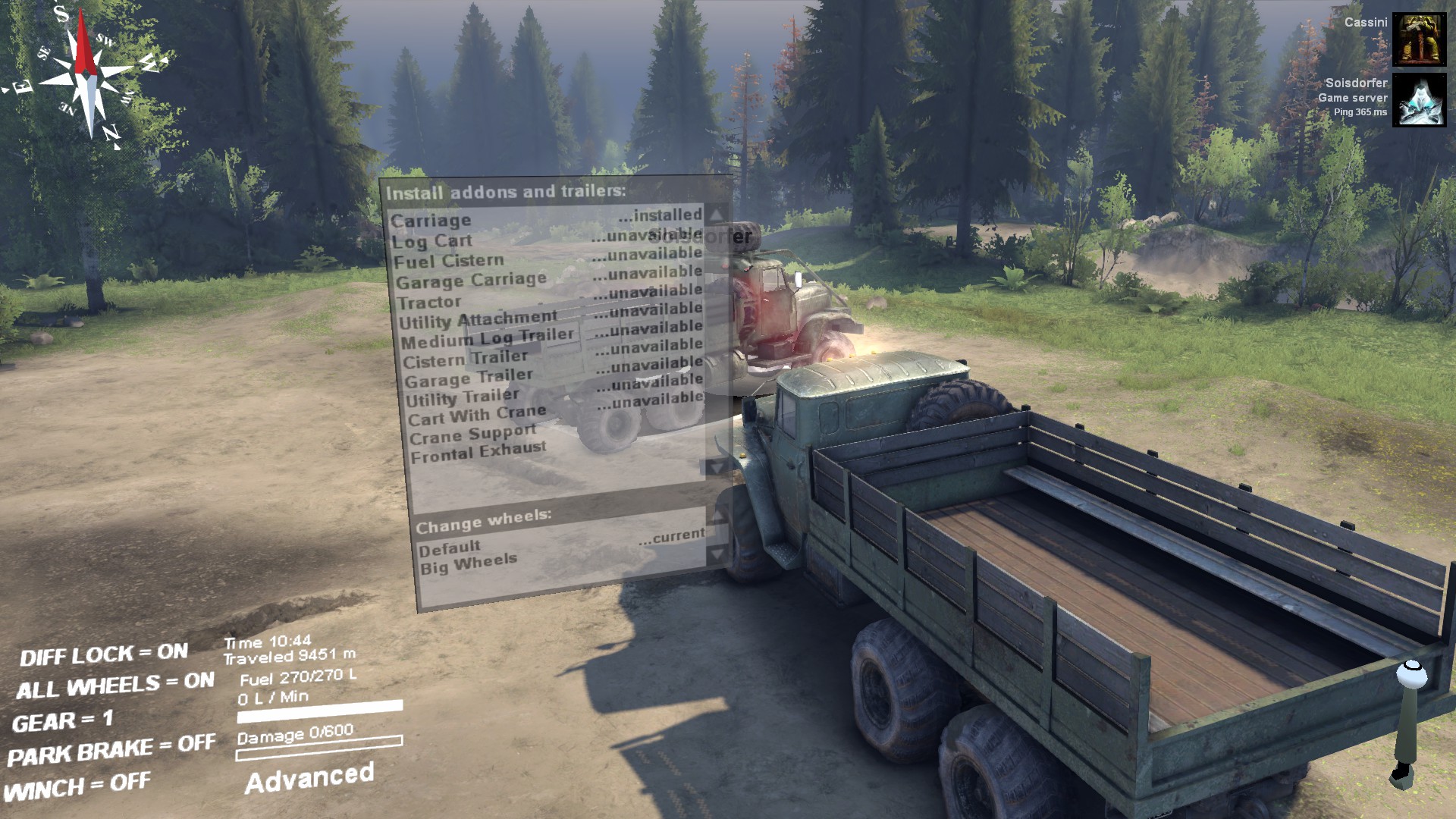The image size is (1456, 819).
Task: Pick the Garage Carriage addon
Action: (471, 281)
